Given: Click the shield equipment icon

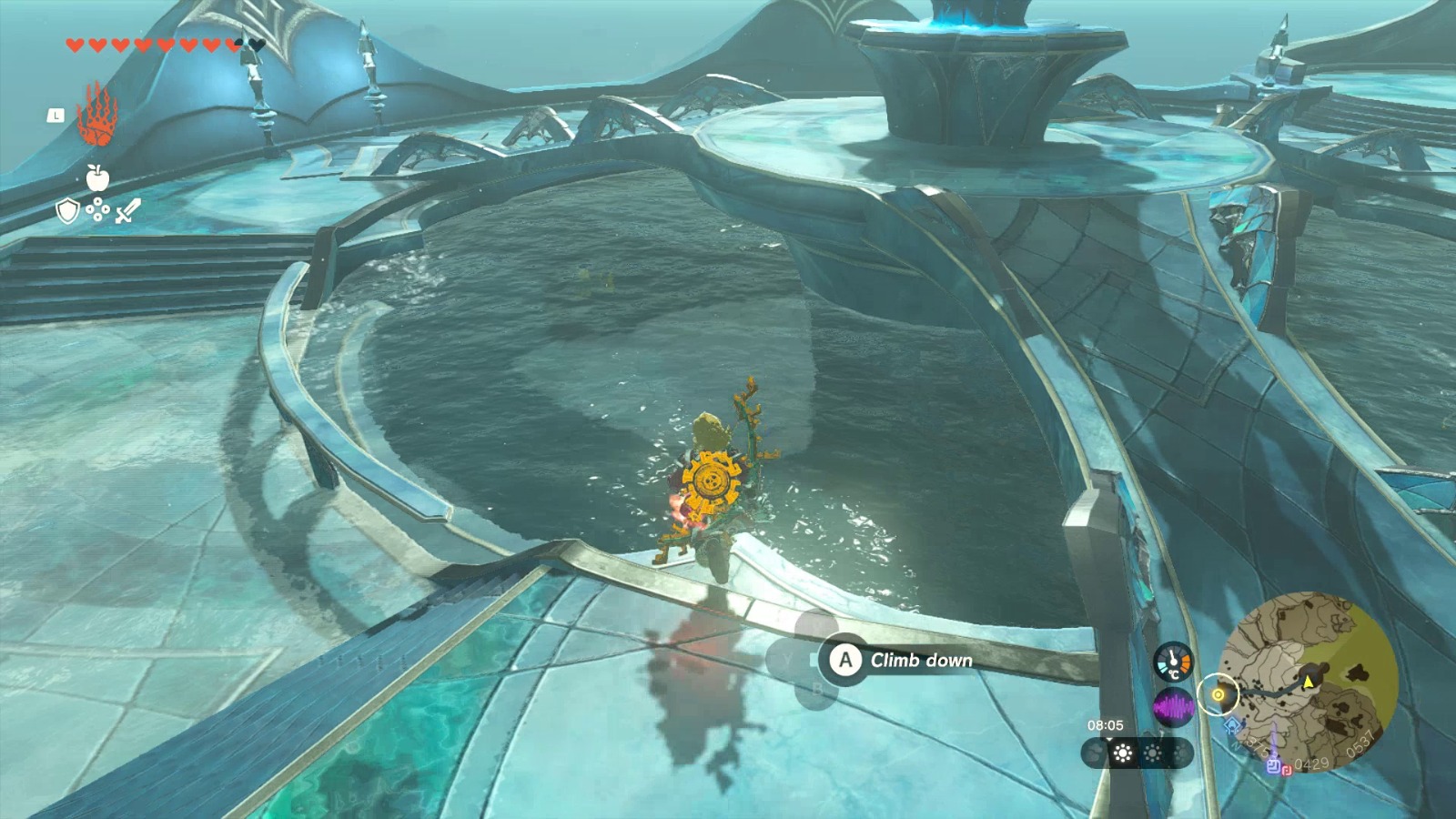Looking at the screenshot, I should [x=68, y=209].
